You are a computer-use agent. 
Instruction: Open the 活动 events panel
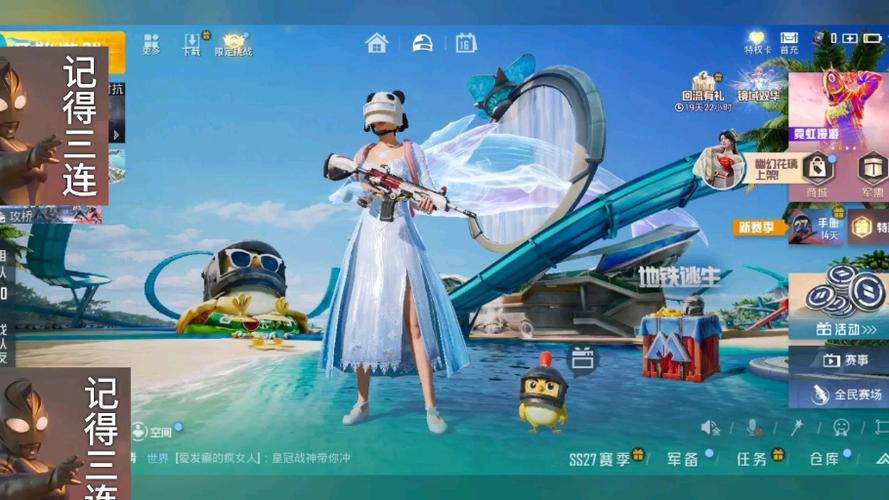pos(838,328)
